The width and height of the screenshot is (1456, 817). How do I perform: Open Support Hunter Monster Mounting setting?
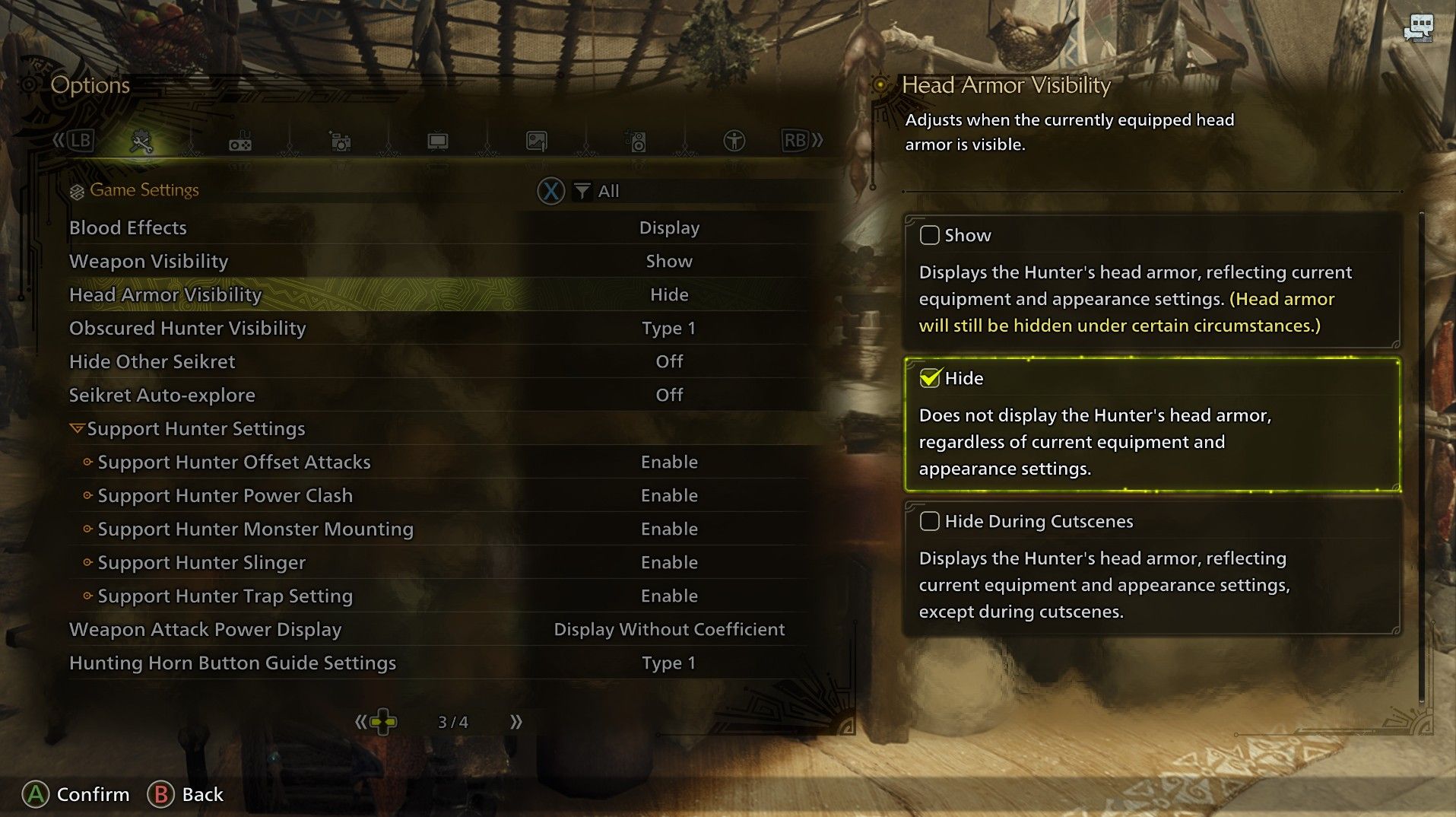(x=255, y=529)
